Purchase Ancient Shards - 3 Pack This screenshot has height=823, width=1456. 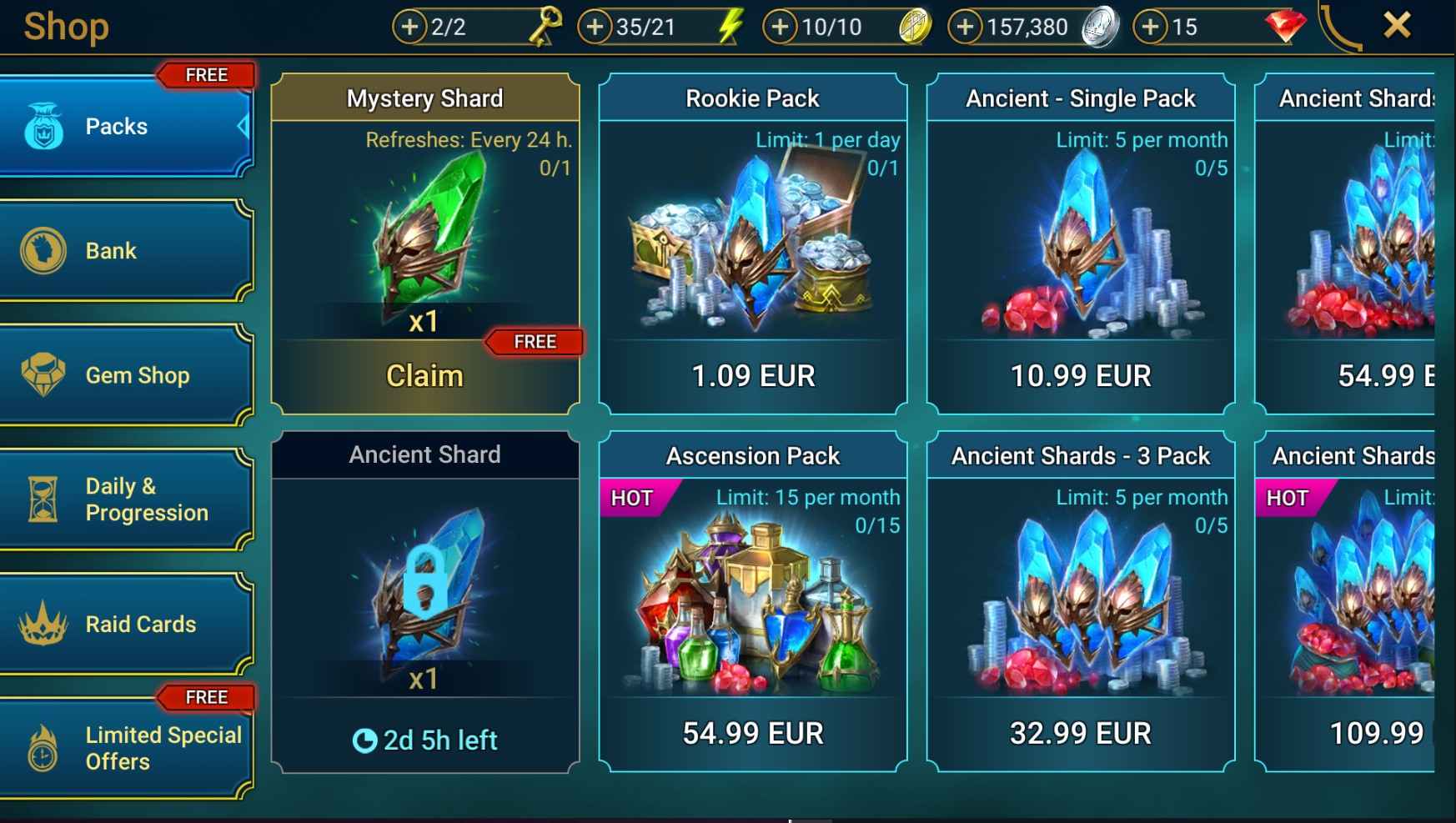pyautogui.click(x=1081, y=733)
